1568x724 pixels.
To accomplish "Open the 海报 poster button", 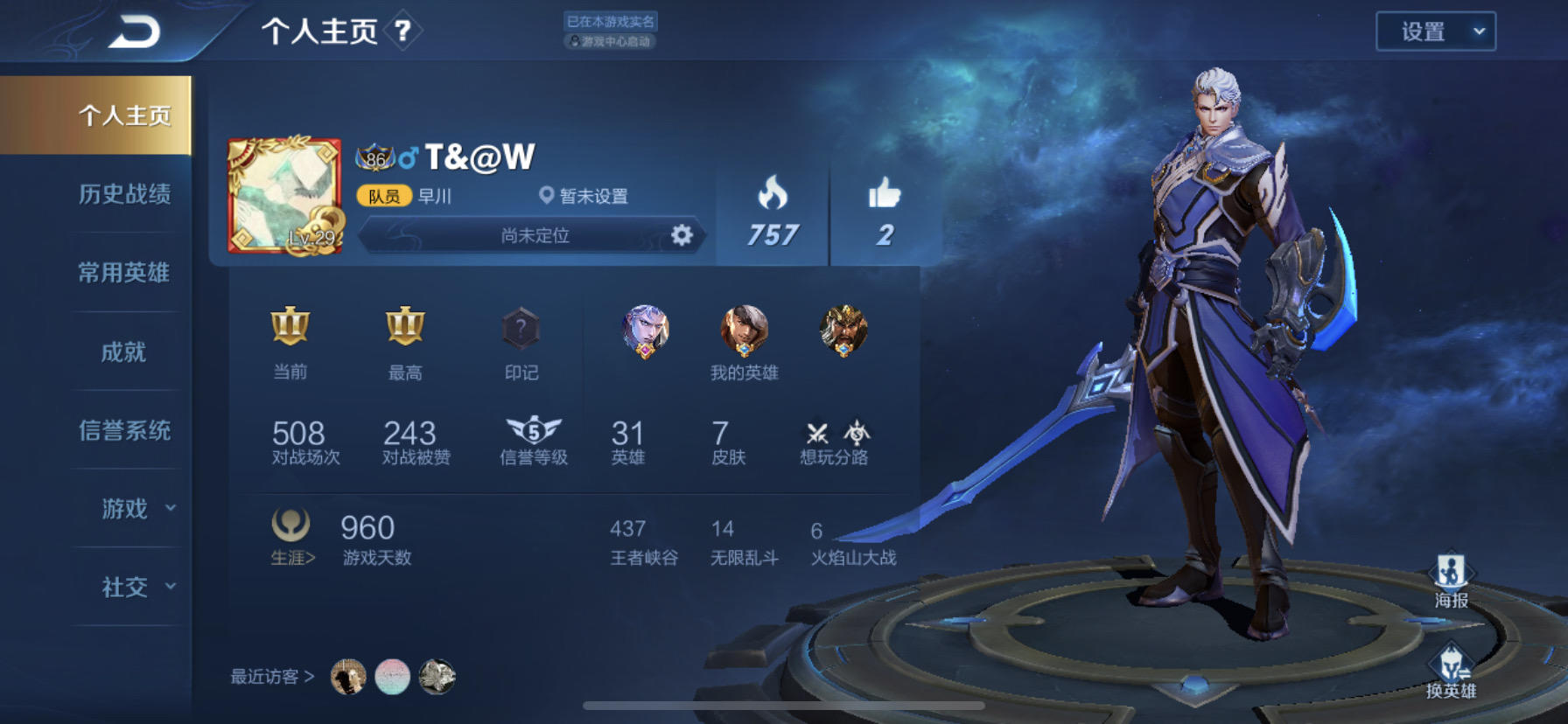I will click(1451, 579).
